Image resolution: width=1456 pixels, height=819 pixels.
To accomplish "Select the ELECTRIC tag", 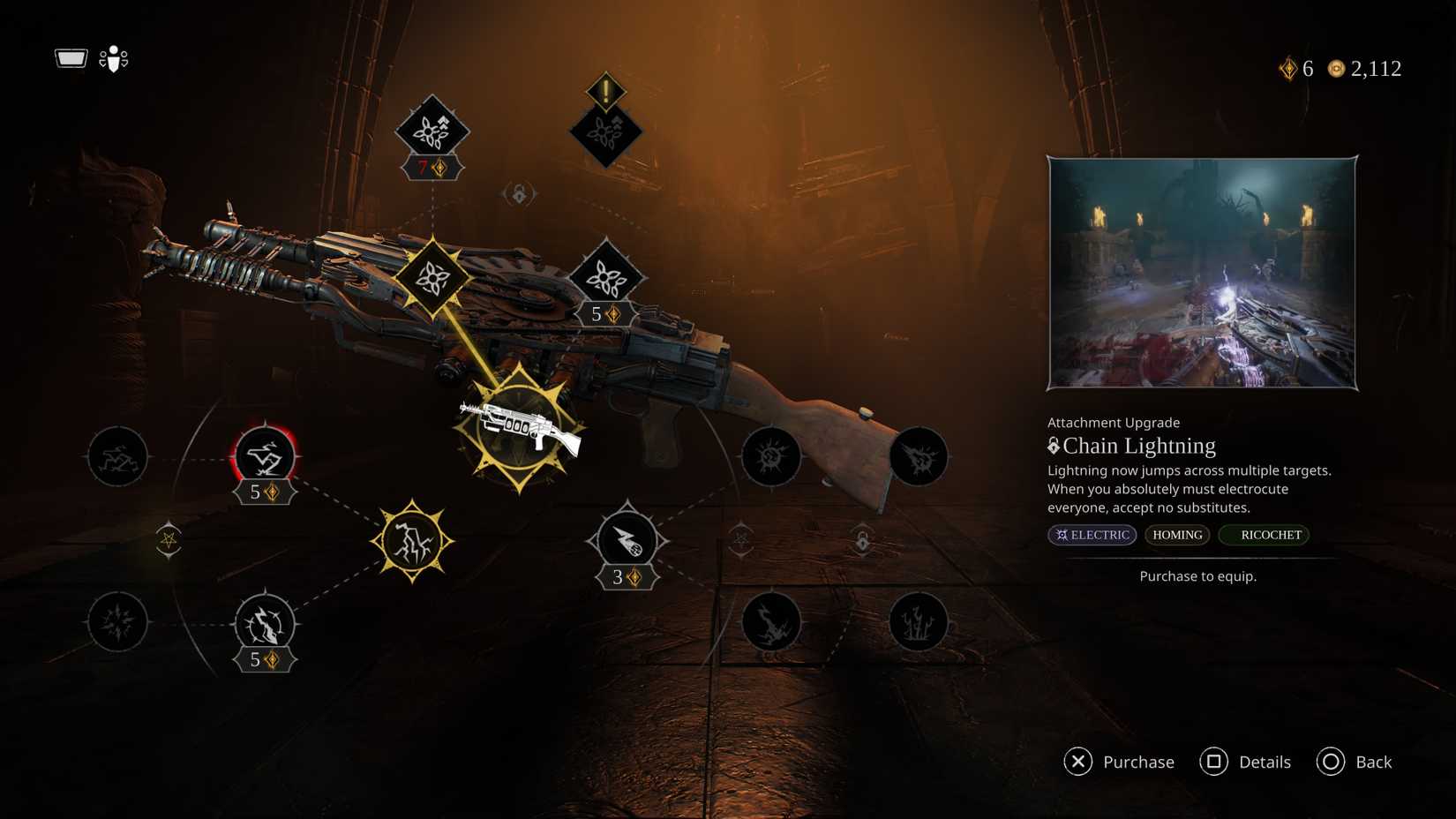I will point(1092,535).
